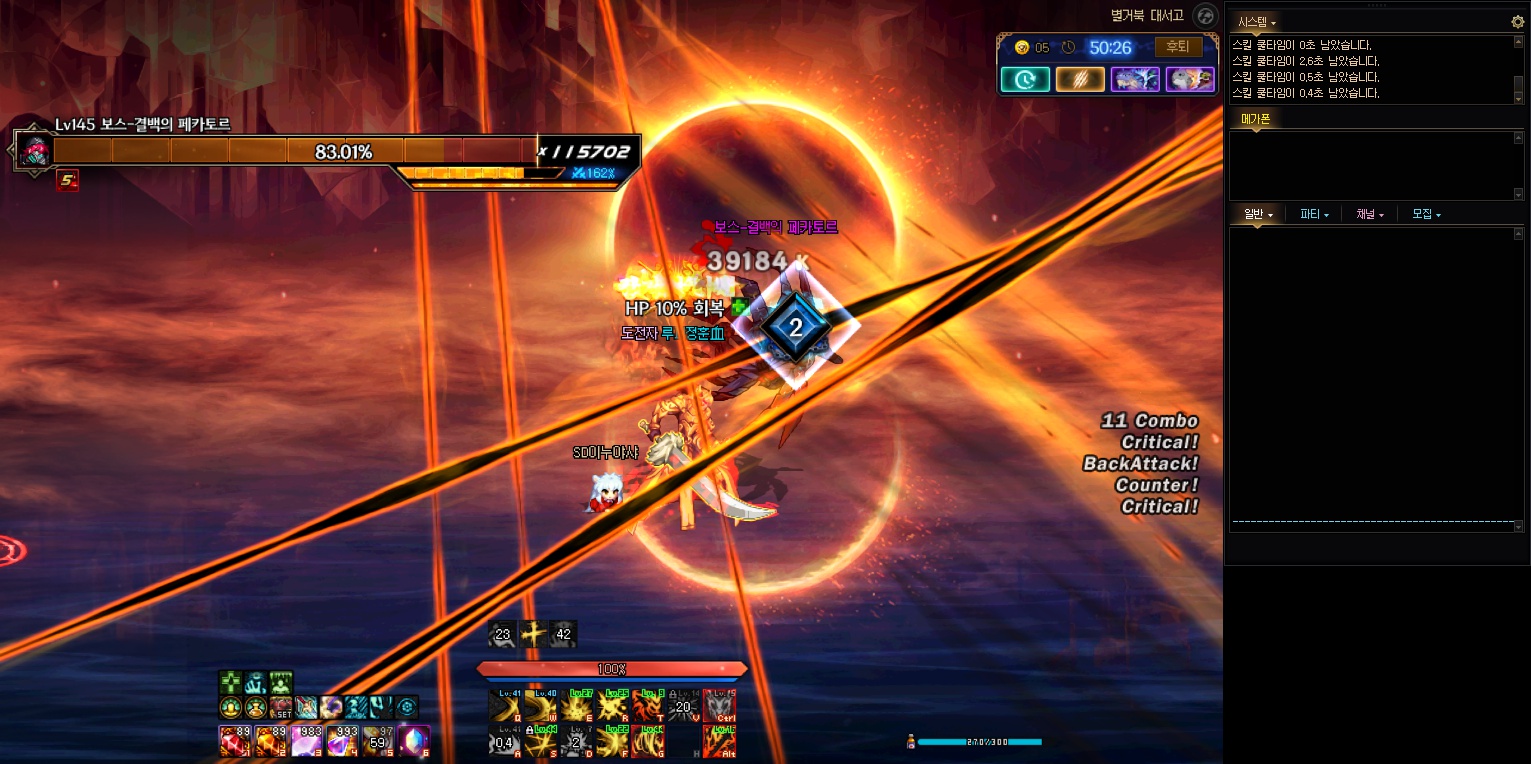This screenshot has width=1531, height=764.
Task: Activate the orange claw-slash buff icon
Action: (1080, 79)
